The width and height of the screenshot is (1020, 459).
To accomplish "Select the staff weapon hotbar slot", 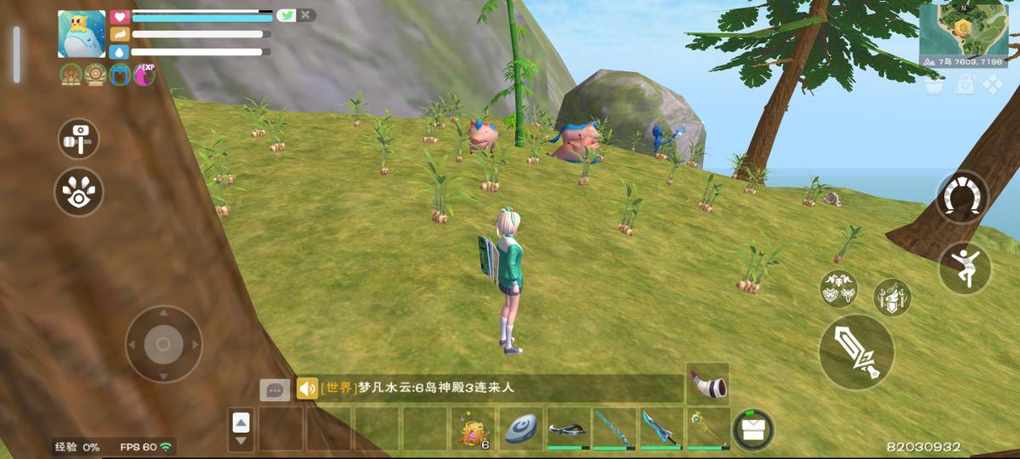I will point(707,429).
